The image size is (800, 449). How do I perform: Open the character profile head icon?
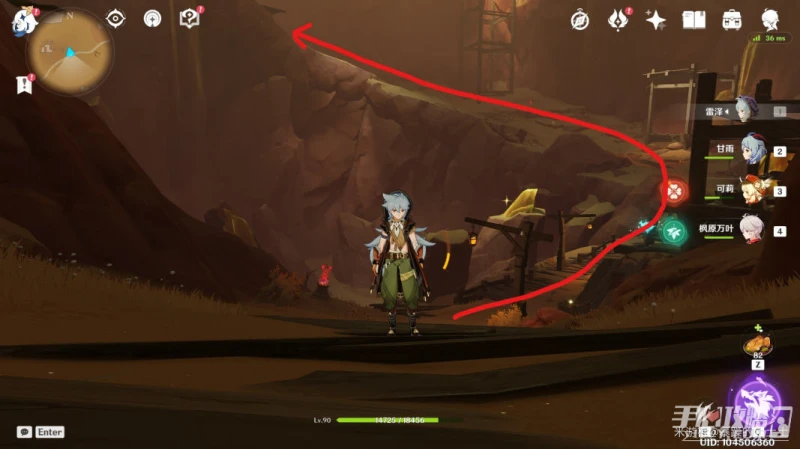771,19
